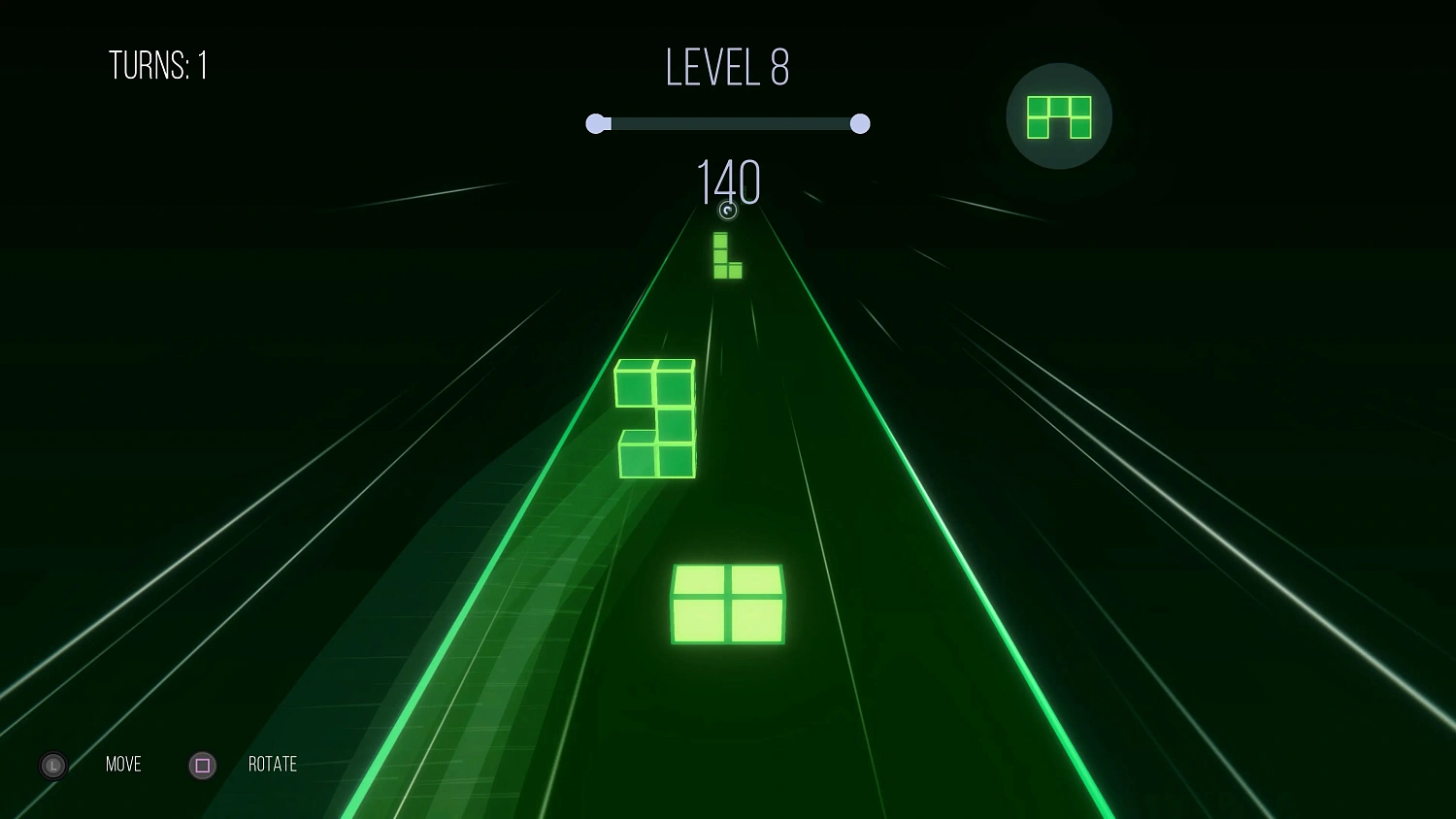Viewport: 1456px width, 819px height.
Task: Click the level progress slider track
Action: click(728, 123)
